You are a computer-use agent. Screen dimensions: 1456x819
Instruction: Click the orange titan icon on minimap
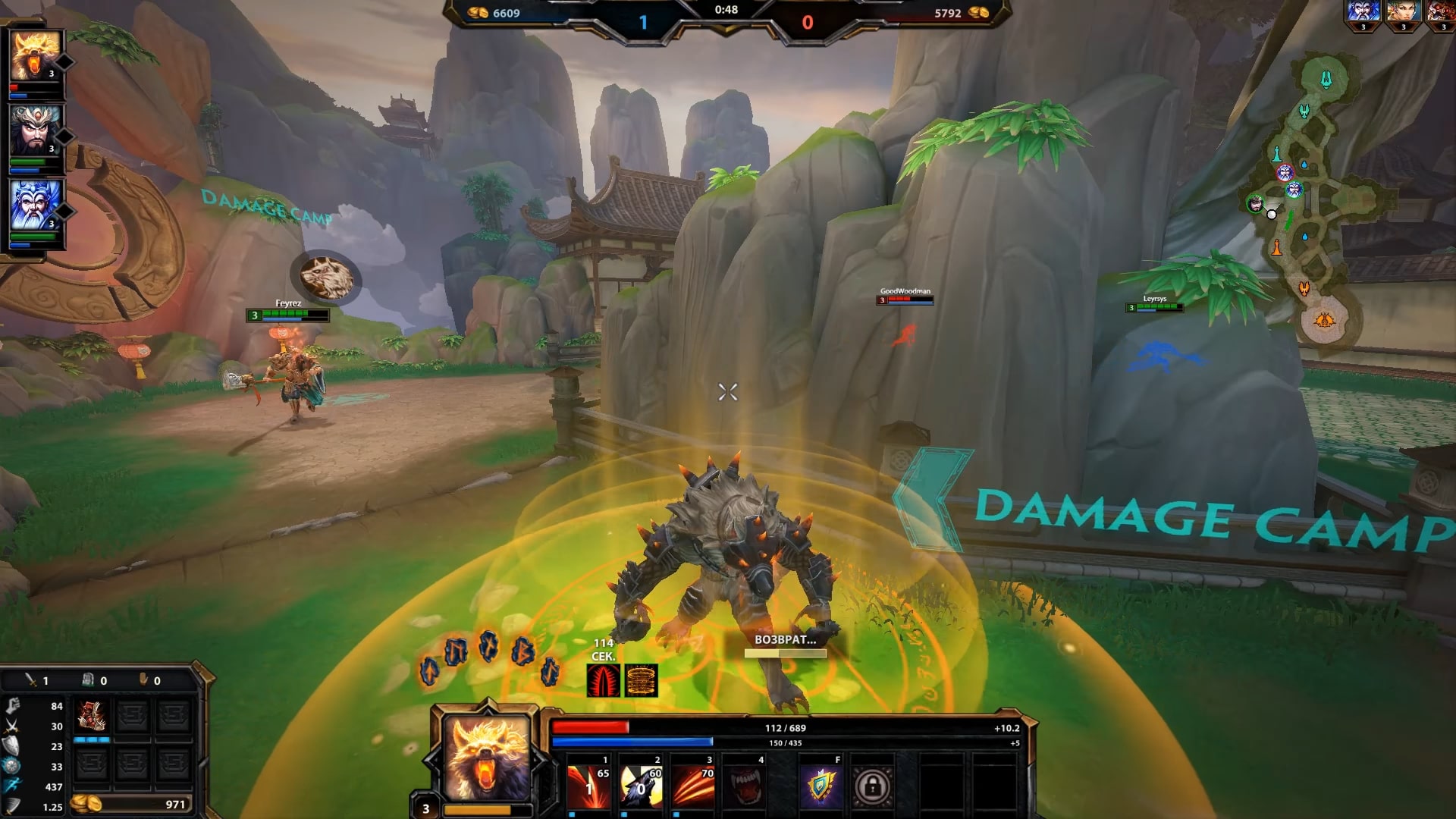[x=1324, y=320]
